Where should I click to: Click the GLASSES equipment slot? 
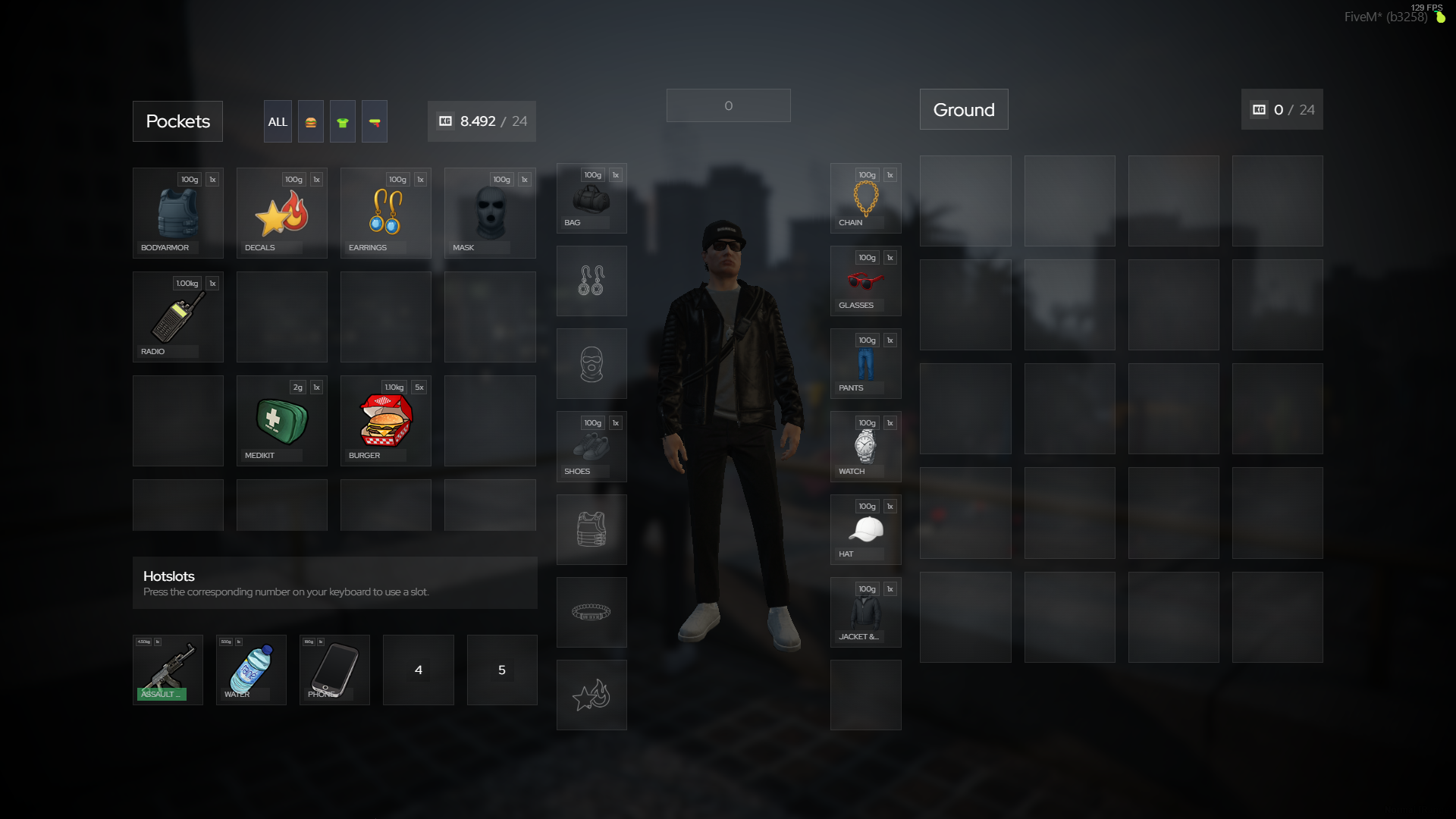click(865, 280)
